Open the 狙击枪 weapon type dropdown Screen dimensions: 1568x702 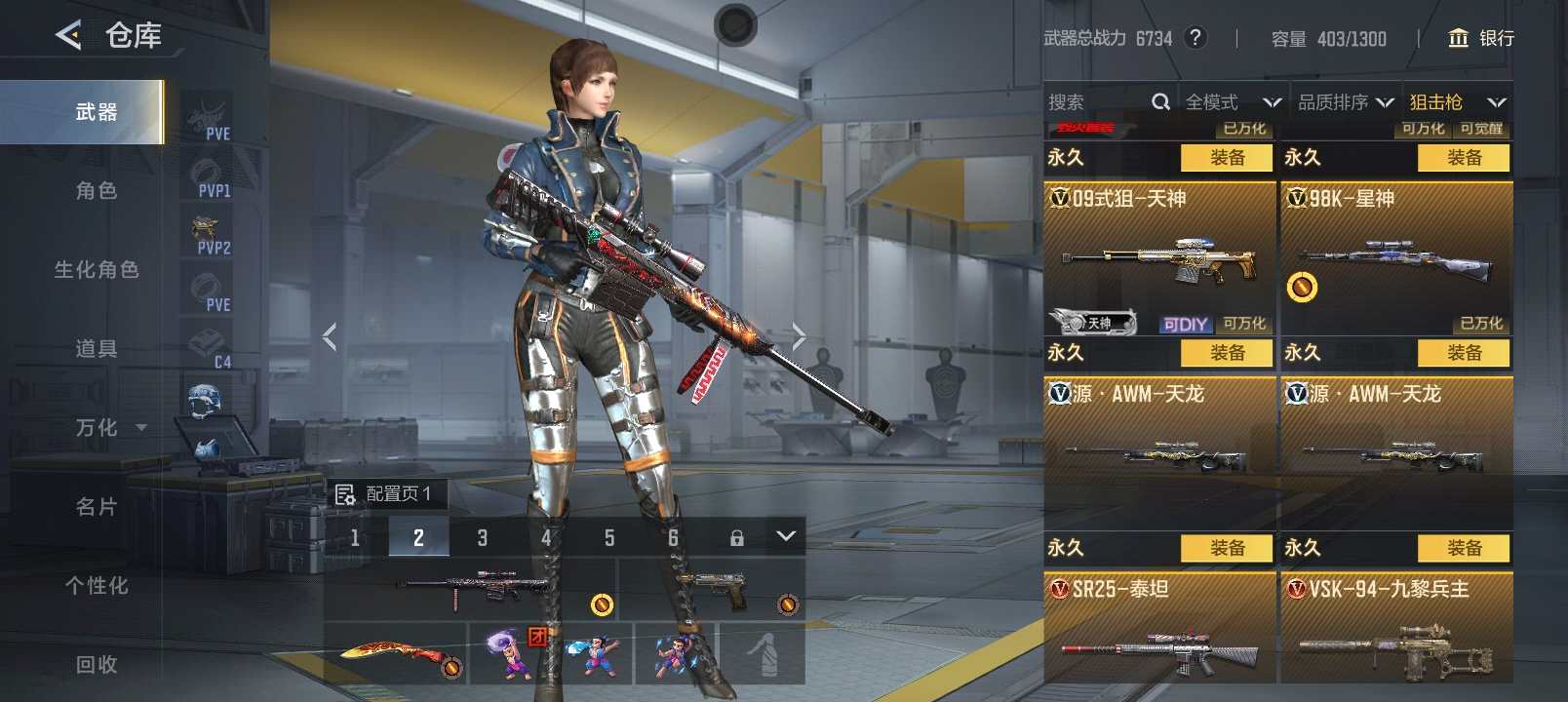pyautogui.click(x=1458, y=102)
